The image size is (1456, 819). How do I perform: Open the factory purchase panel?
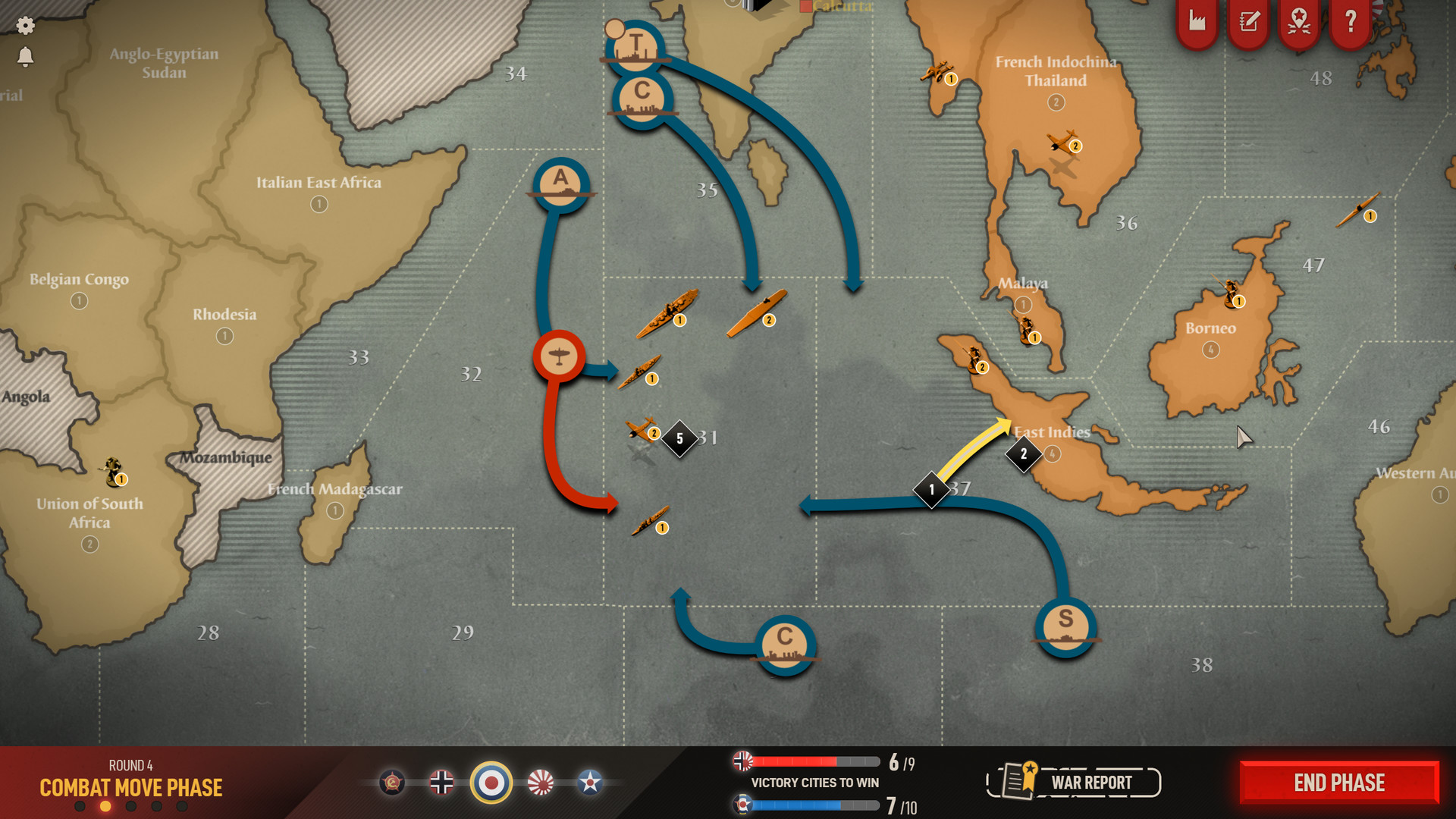point(1197,21)
